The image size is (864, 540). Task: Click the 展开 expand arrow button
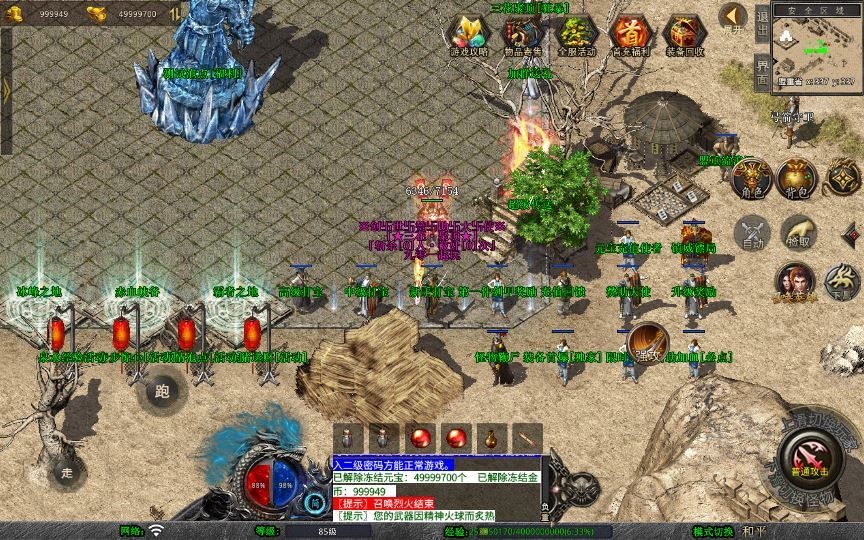click(733, 18)
